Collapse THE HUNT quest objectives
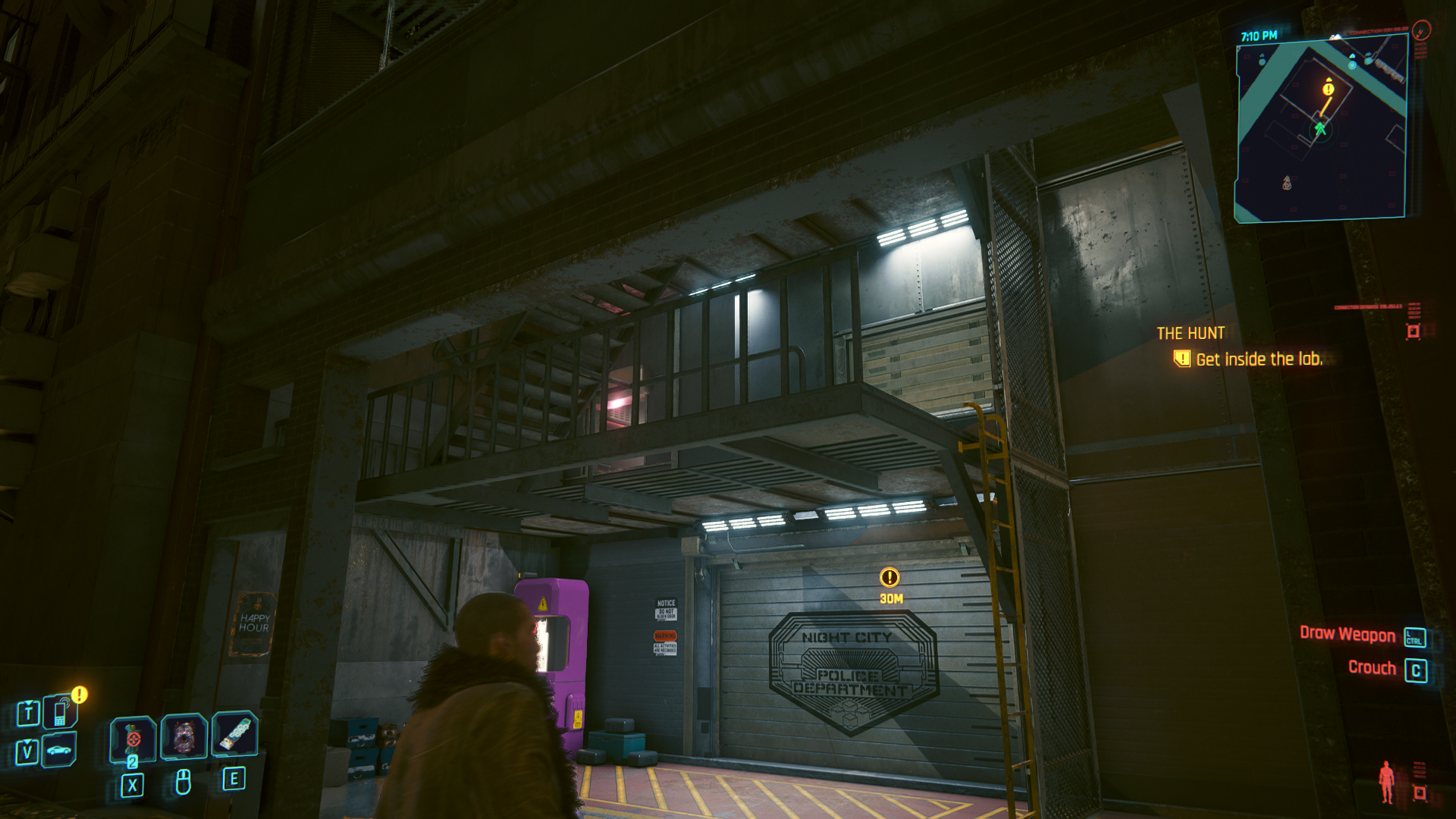 pos(1191,332)
